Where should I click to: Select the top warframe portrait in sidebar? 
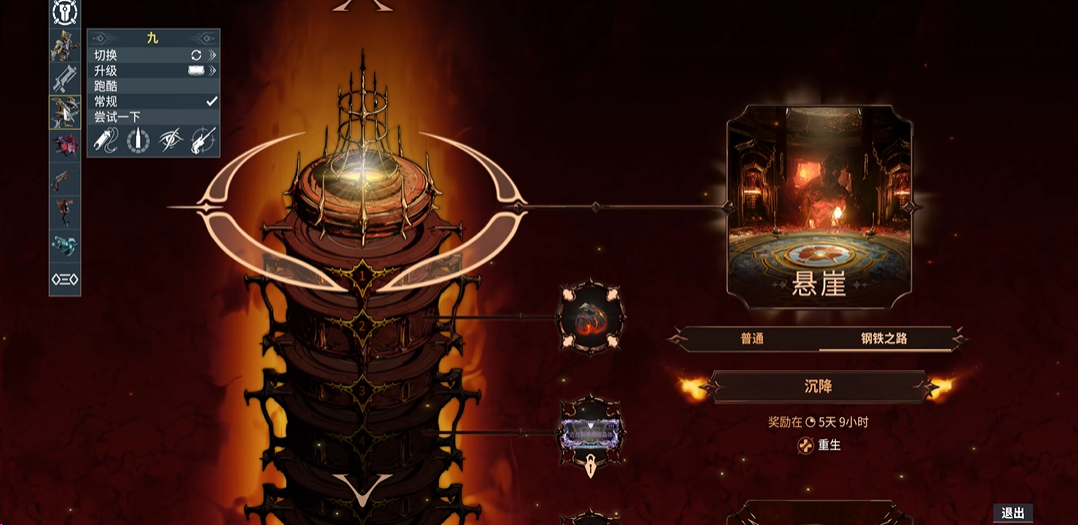[x=65, y=44]
